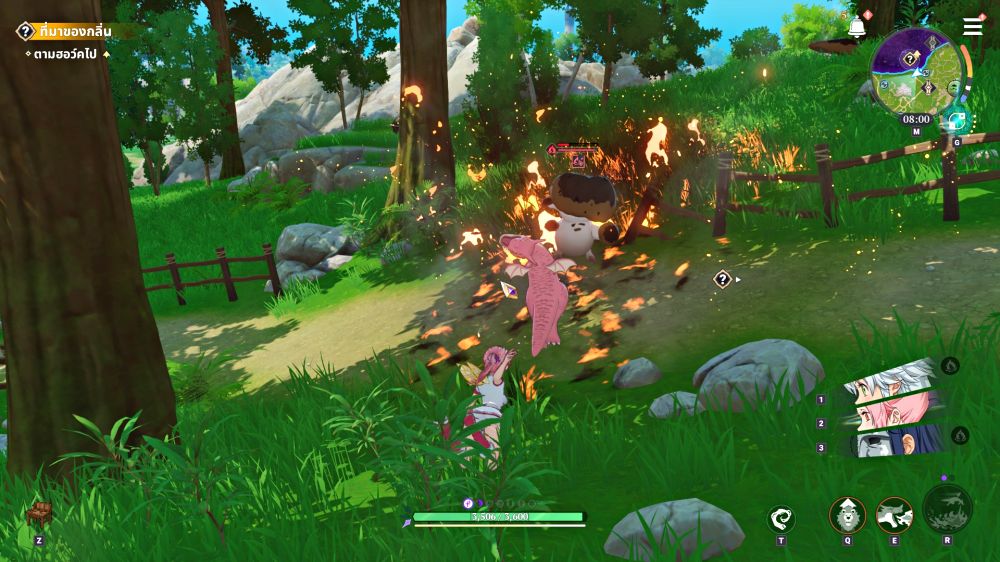The width and height of the screenshot is (1000, 562).
Task: Open the hamburger main menu
Action: [x=973, y=27]
